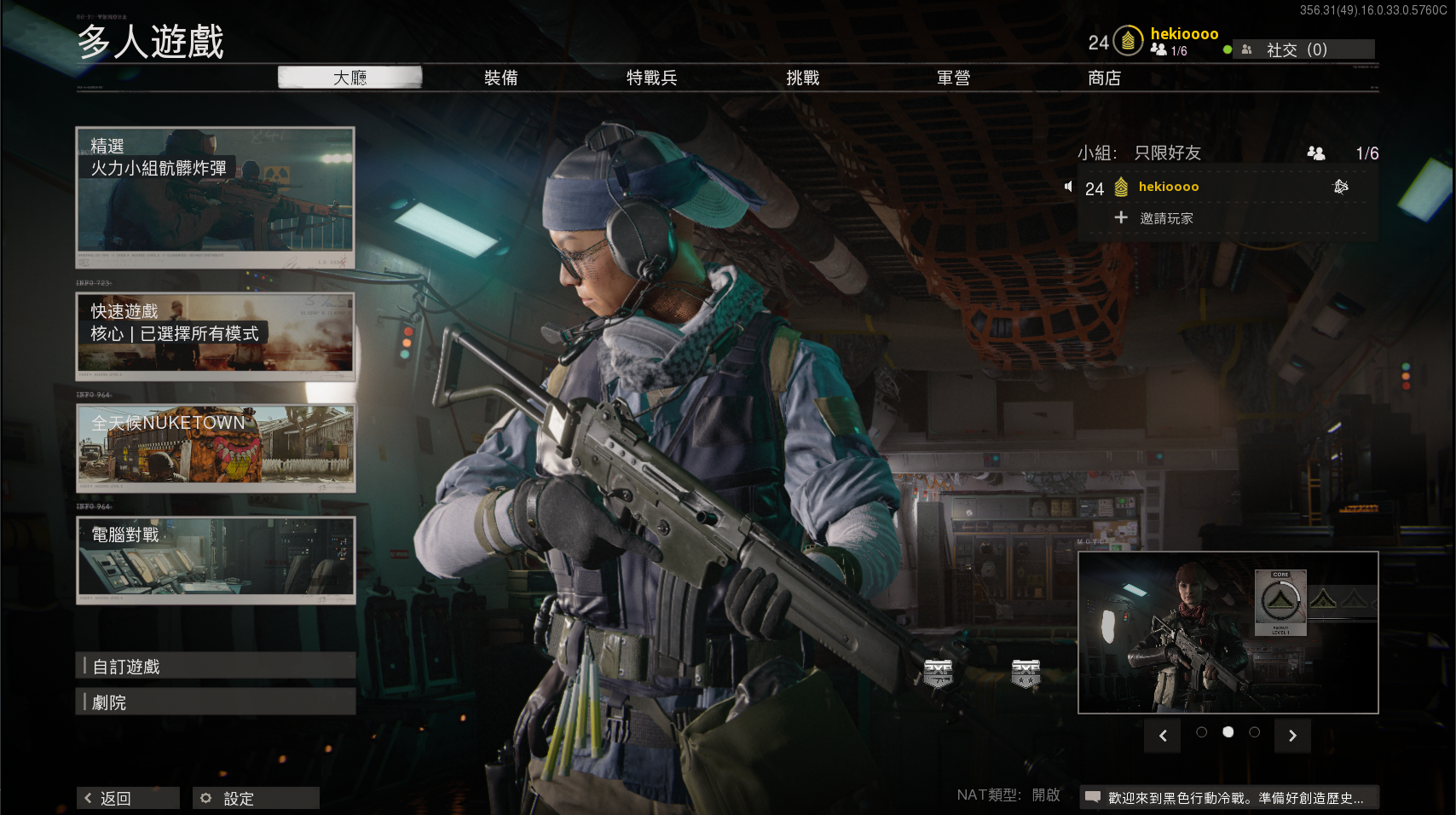Select hekioooo in the party list

[x=1168, y=187]
